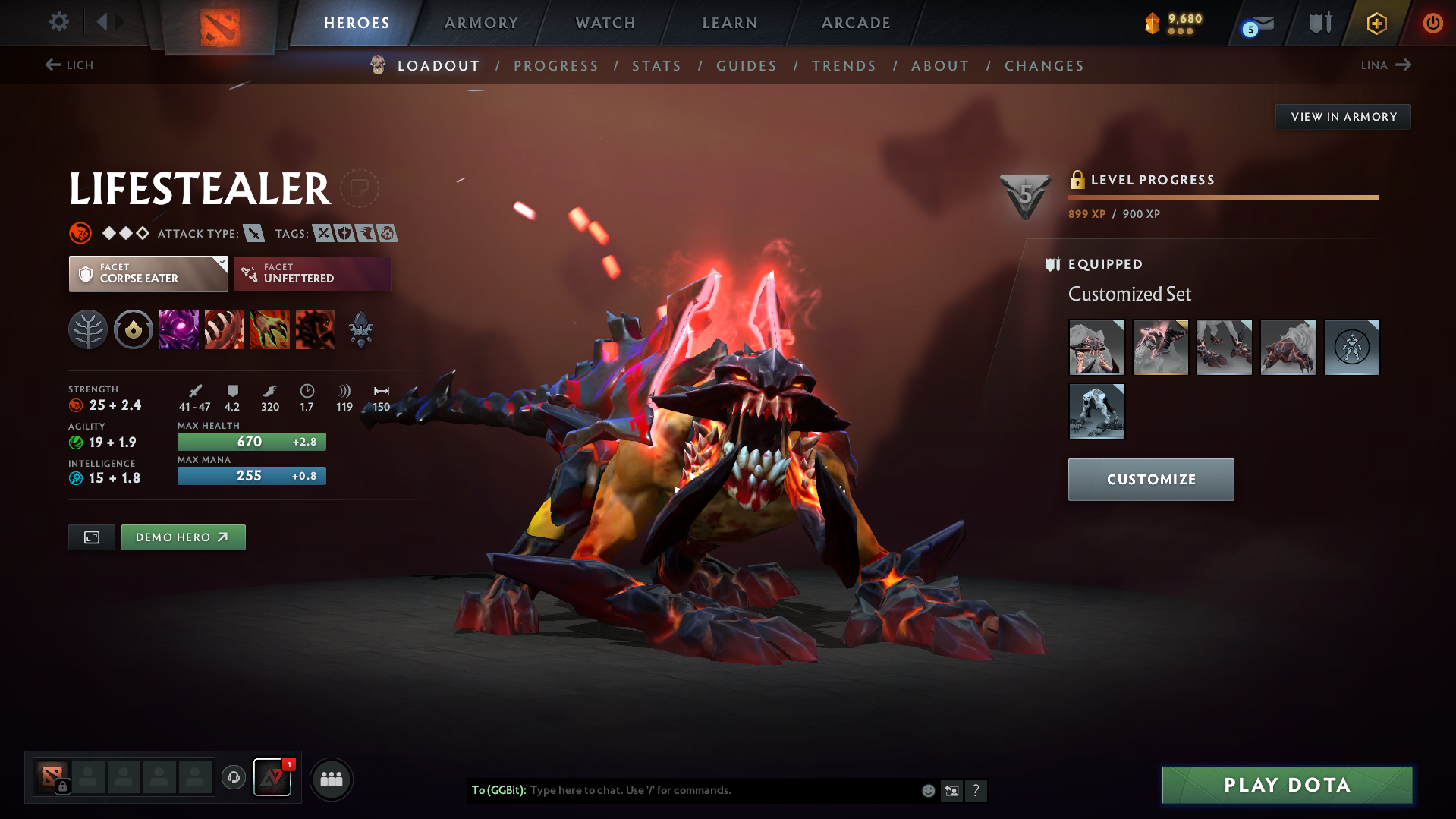The width and height of the screenshot is (1456, 819).
Task: Open the Armory menu
Action: pyautogui.click(x=481, y=23)
